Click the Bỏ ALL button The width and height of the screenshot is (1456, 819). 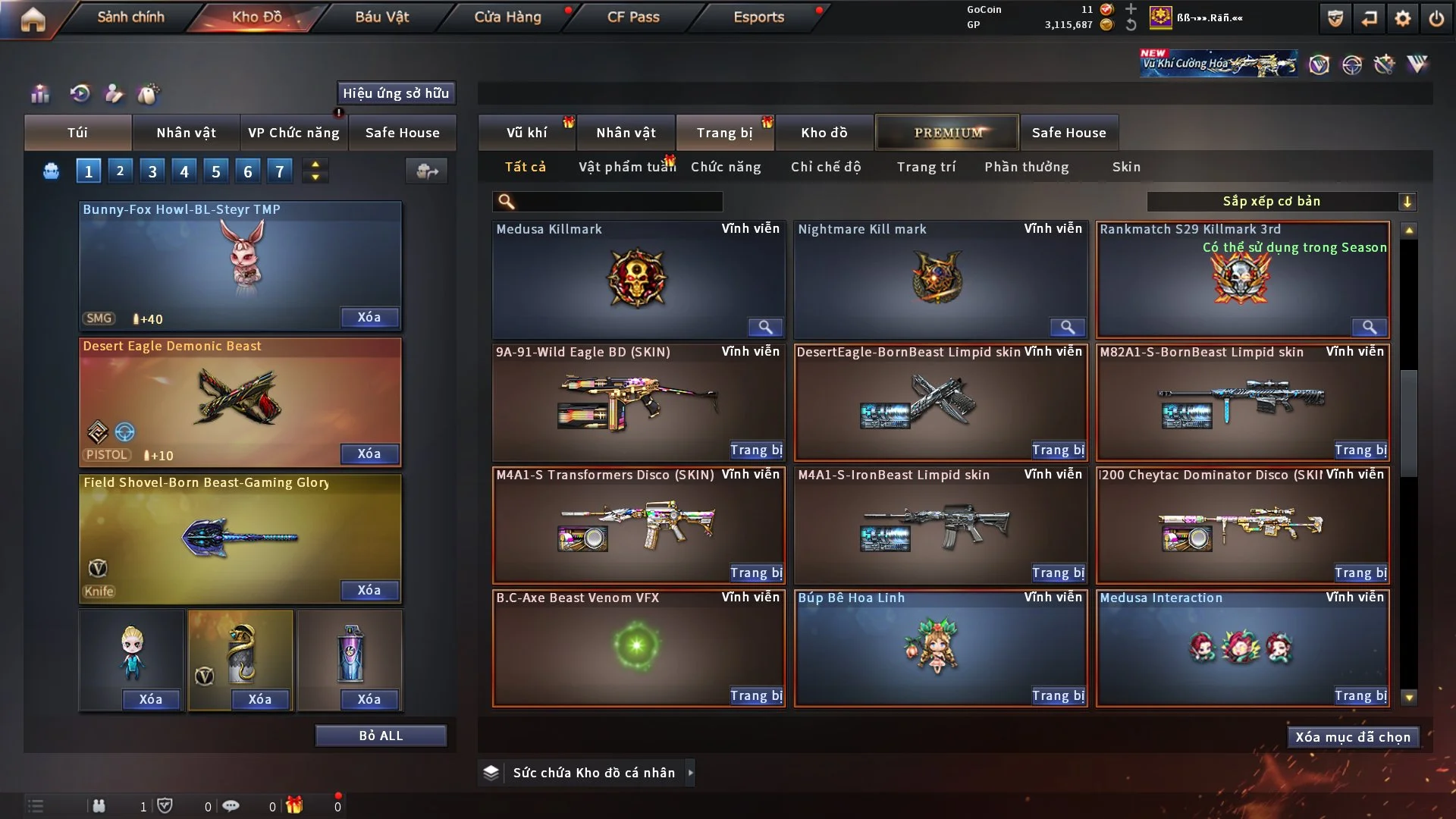[381, 736]
